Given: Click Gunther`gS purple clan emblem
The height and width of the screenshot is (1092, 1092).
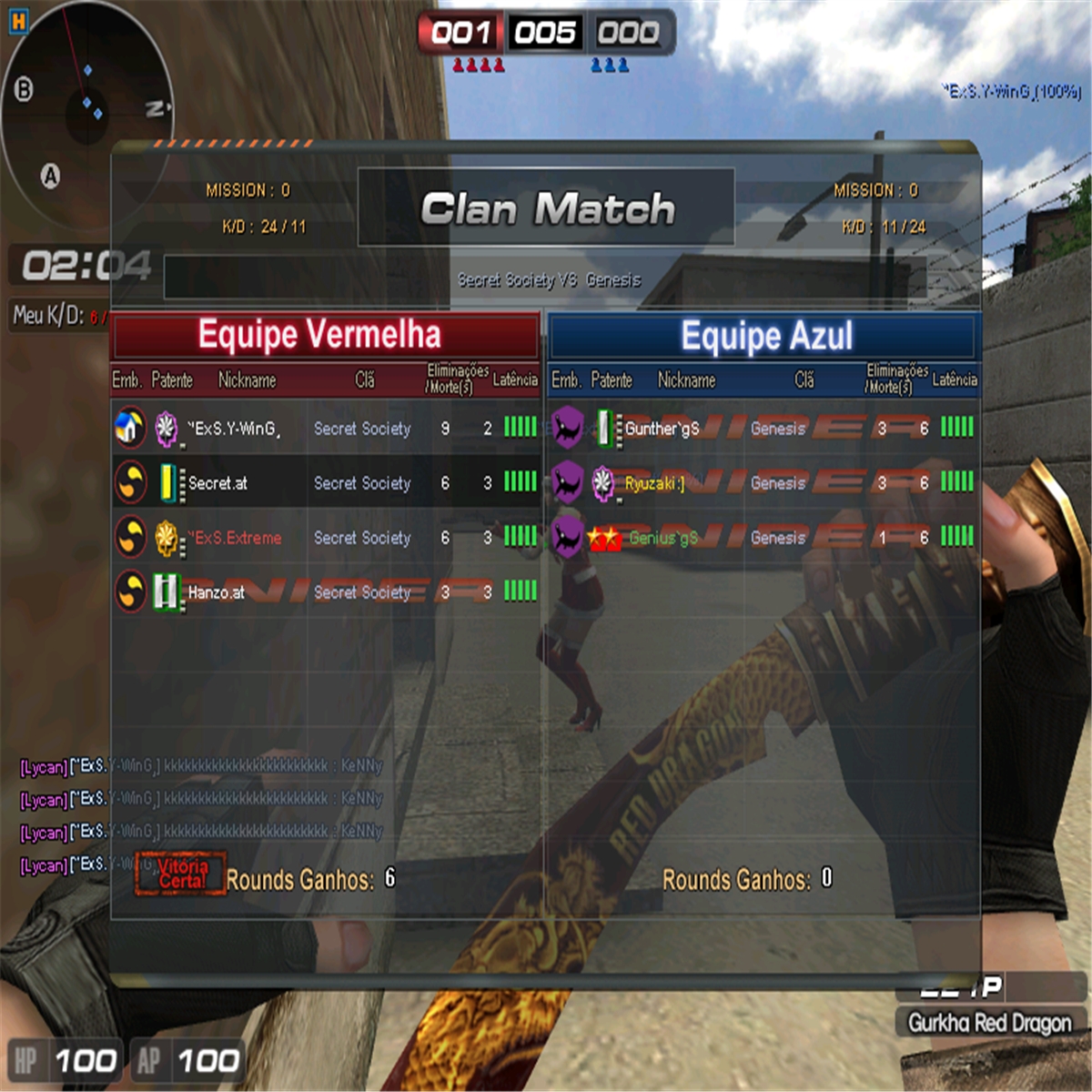Looking at the screenshot, I should [567, 428].
